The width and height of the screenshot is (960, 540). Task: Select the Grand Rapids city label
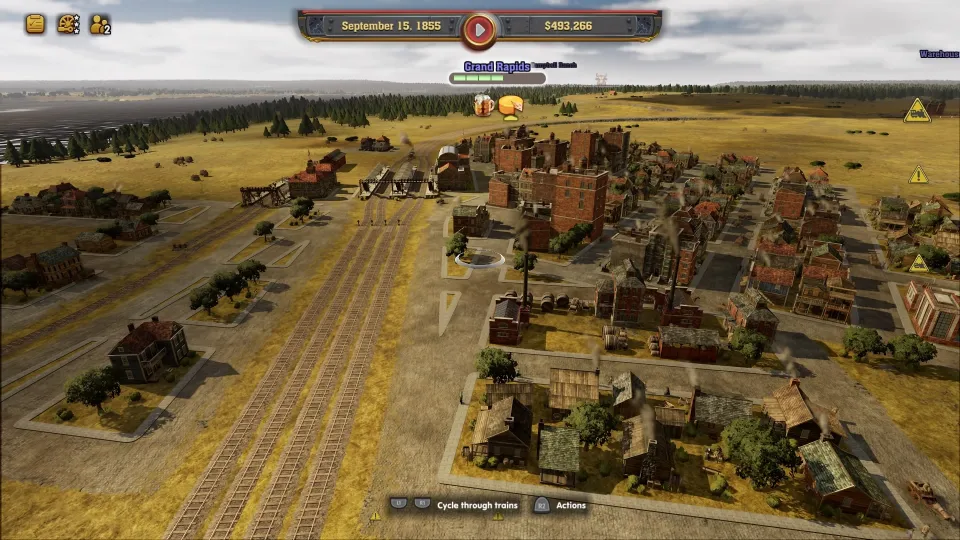pos(496,67)
